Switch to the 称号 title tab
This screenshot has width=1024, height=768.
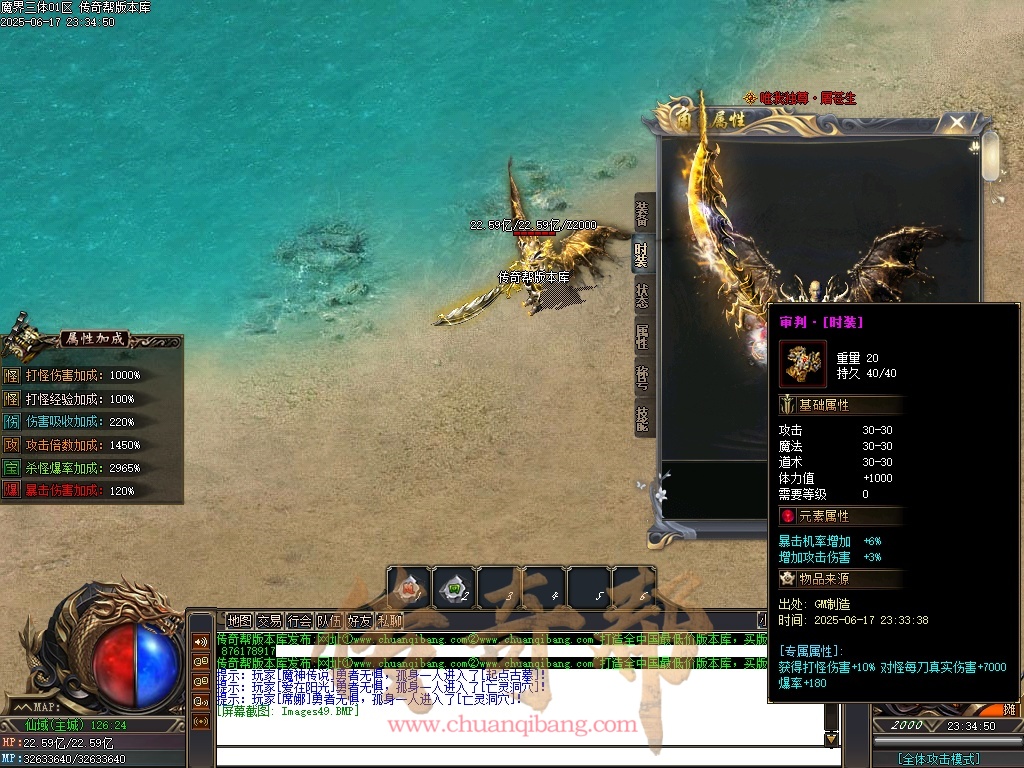[x=643, y=377]
